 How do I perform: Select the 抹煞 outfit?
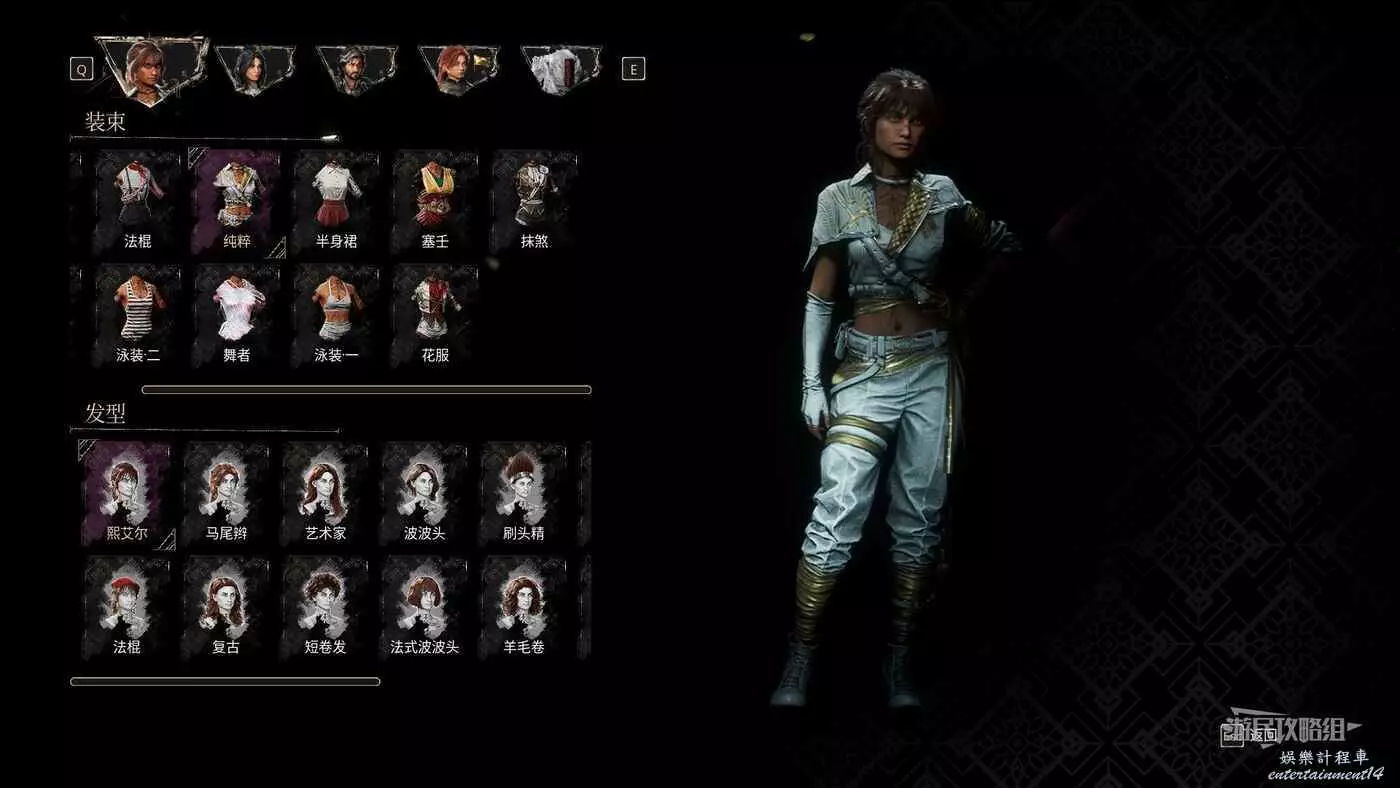pyautogui.click(x=534, y=201)
